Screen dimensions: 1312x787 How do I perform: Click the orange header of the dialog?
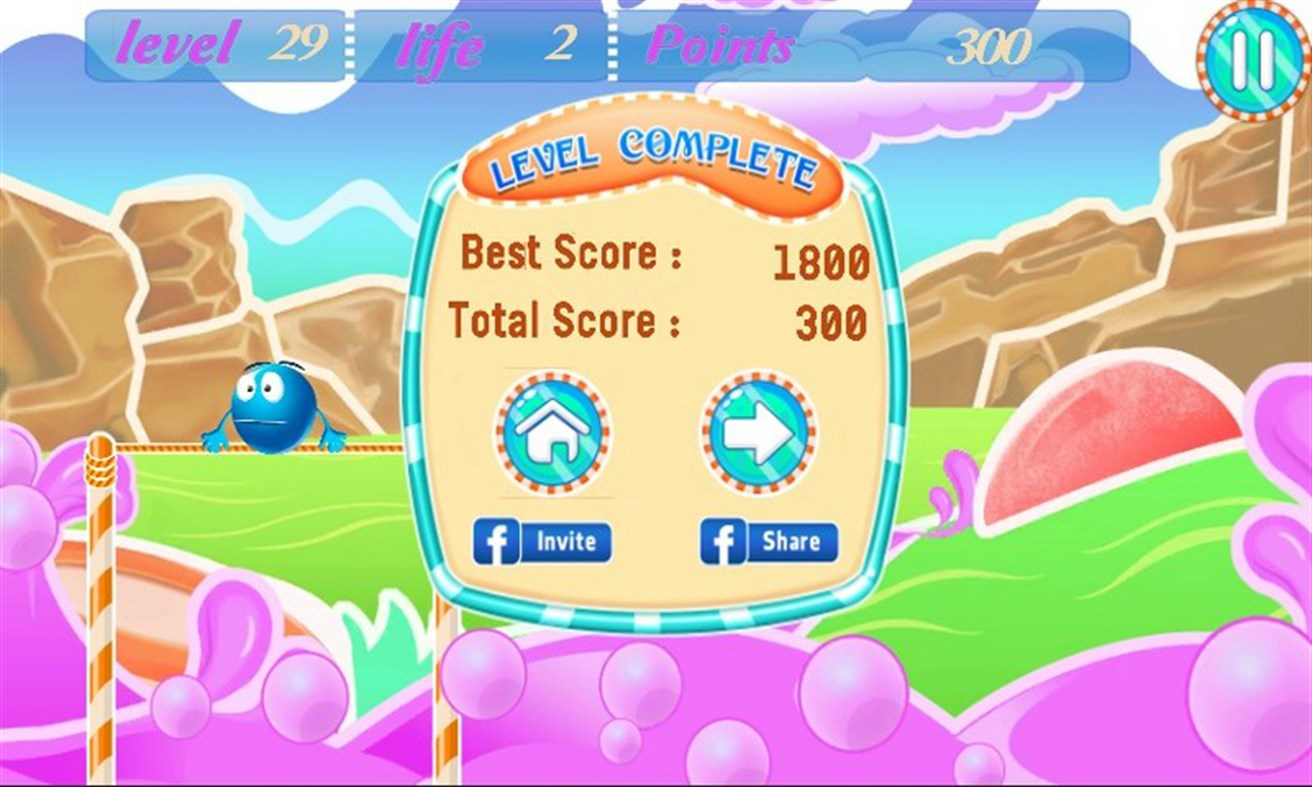coord(652,150)
